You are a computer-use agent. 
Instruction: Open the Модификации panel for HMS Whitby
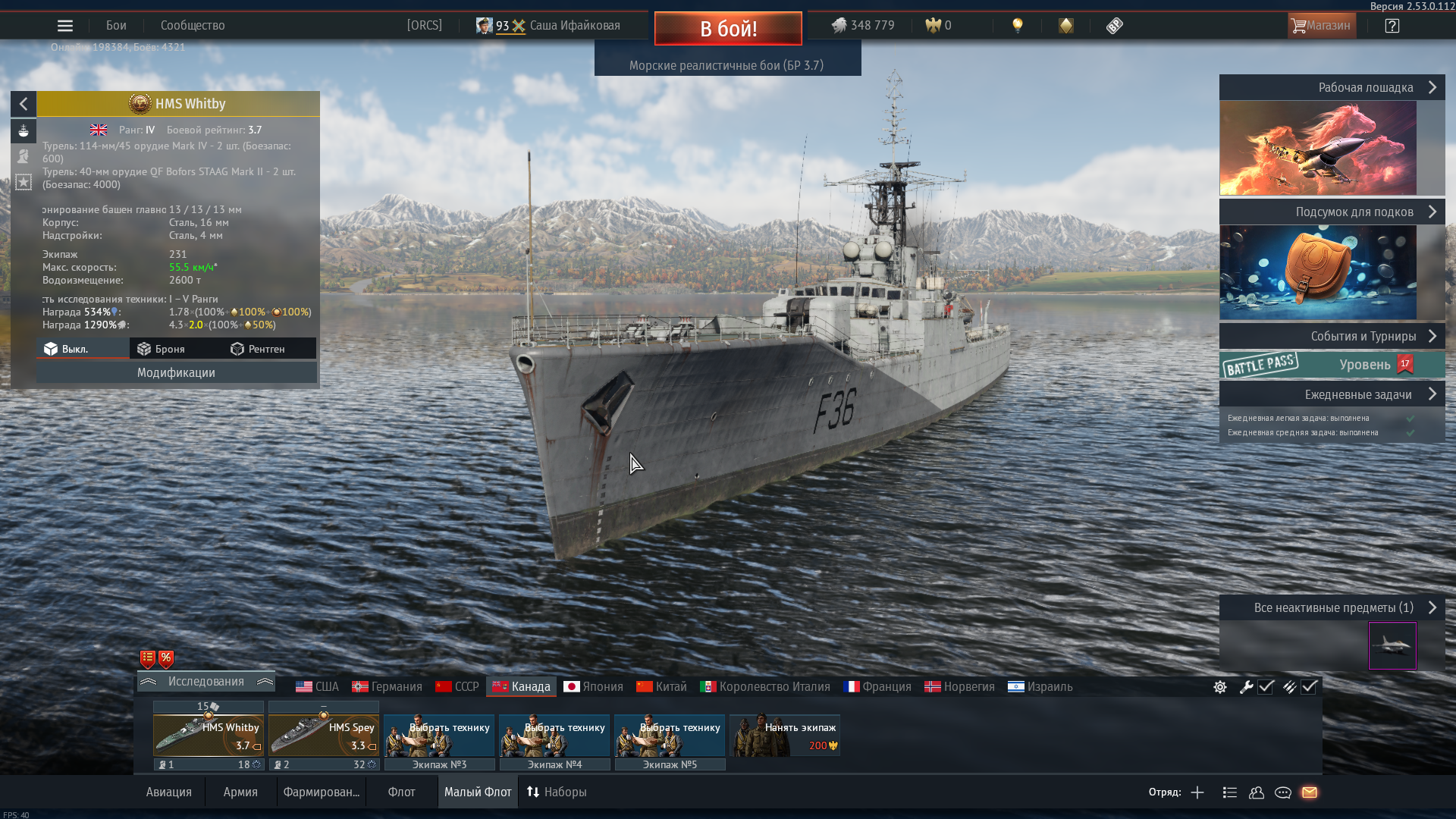[x=176, y=372]
